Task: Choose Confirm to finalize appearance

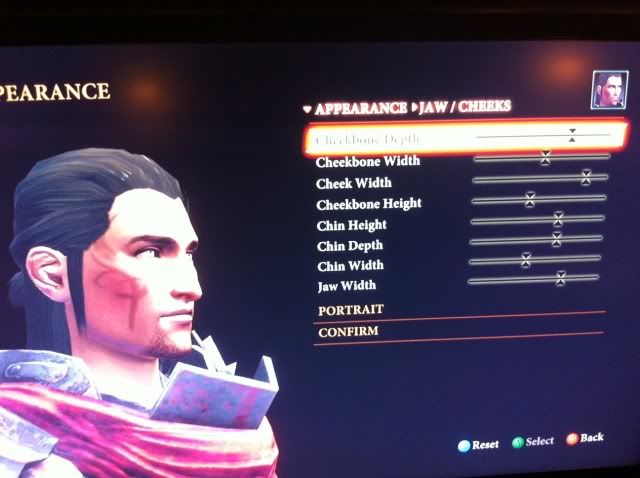Action: (348, 331)
